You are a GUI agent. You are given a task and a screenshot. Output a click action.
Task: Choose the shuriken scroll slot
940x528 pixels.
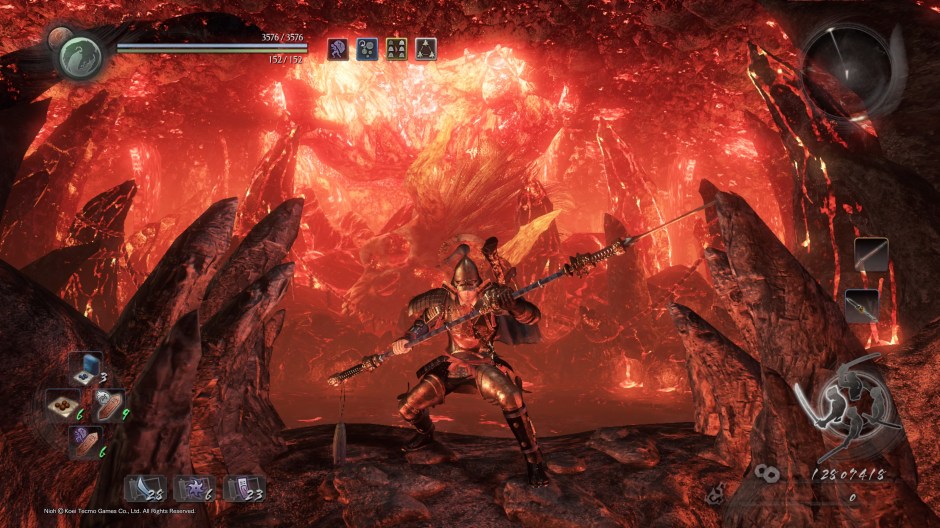193,488
